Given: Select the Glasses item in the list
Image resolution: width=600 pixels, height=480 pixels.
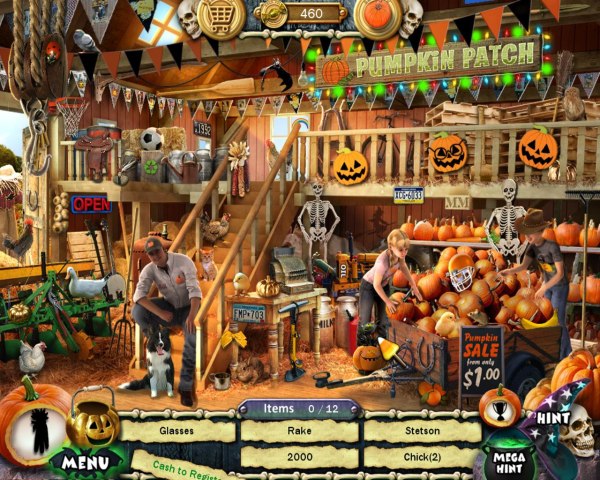Looking at the screenshot, I should click(x=179, y=431).
